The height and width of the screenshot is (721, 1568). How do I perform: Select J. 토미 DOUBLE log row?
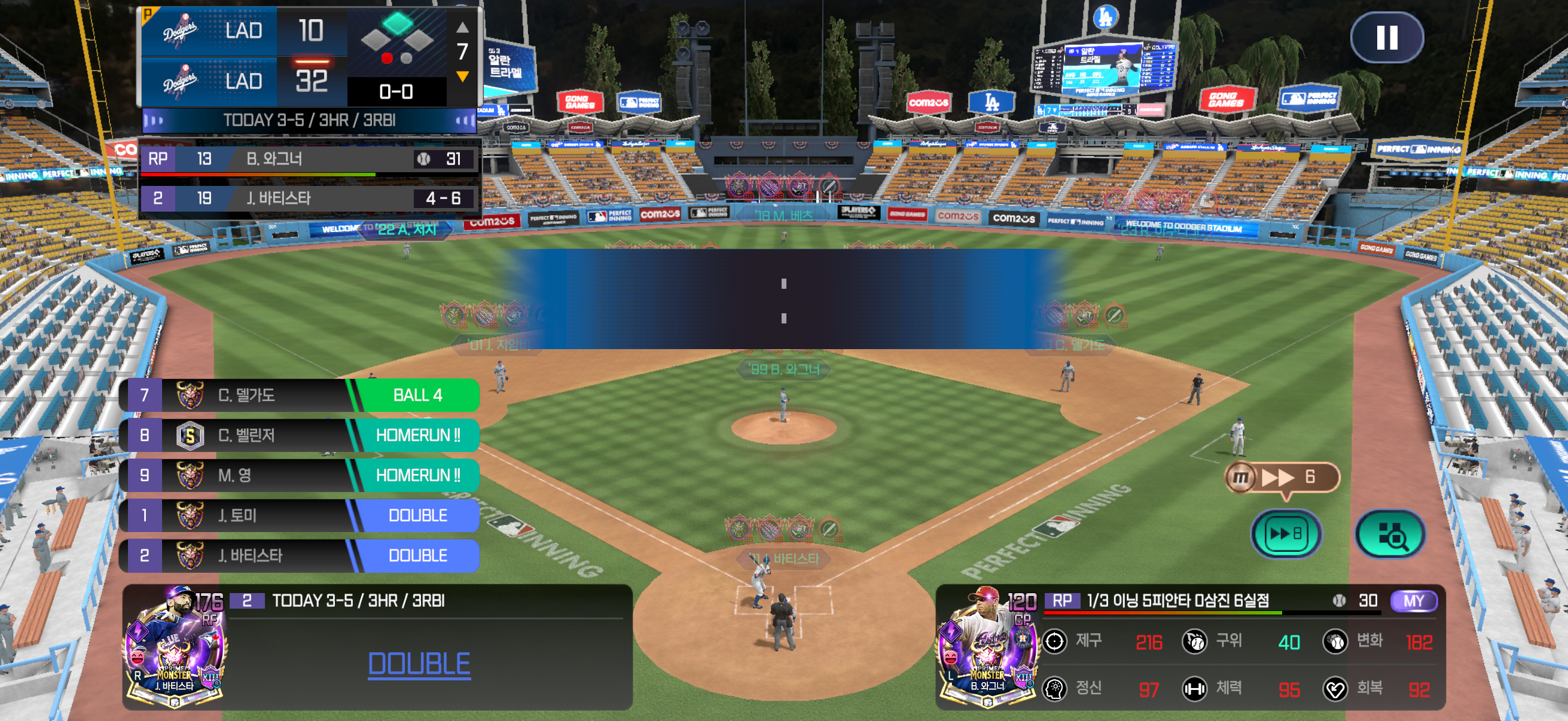tap(300, 515)
